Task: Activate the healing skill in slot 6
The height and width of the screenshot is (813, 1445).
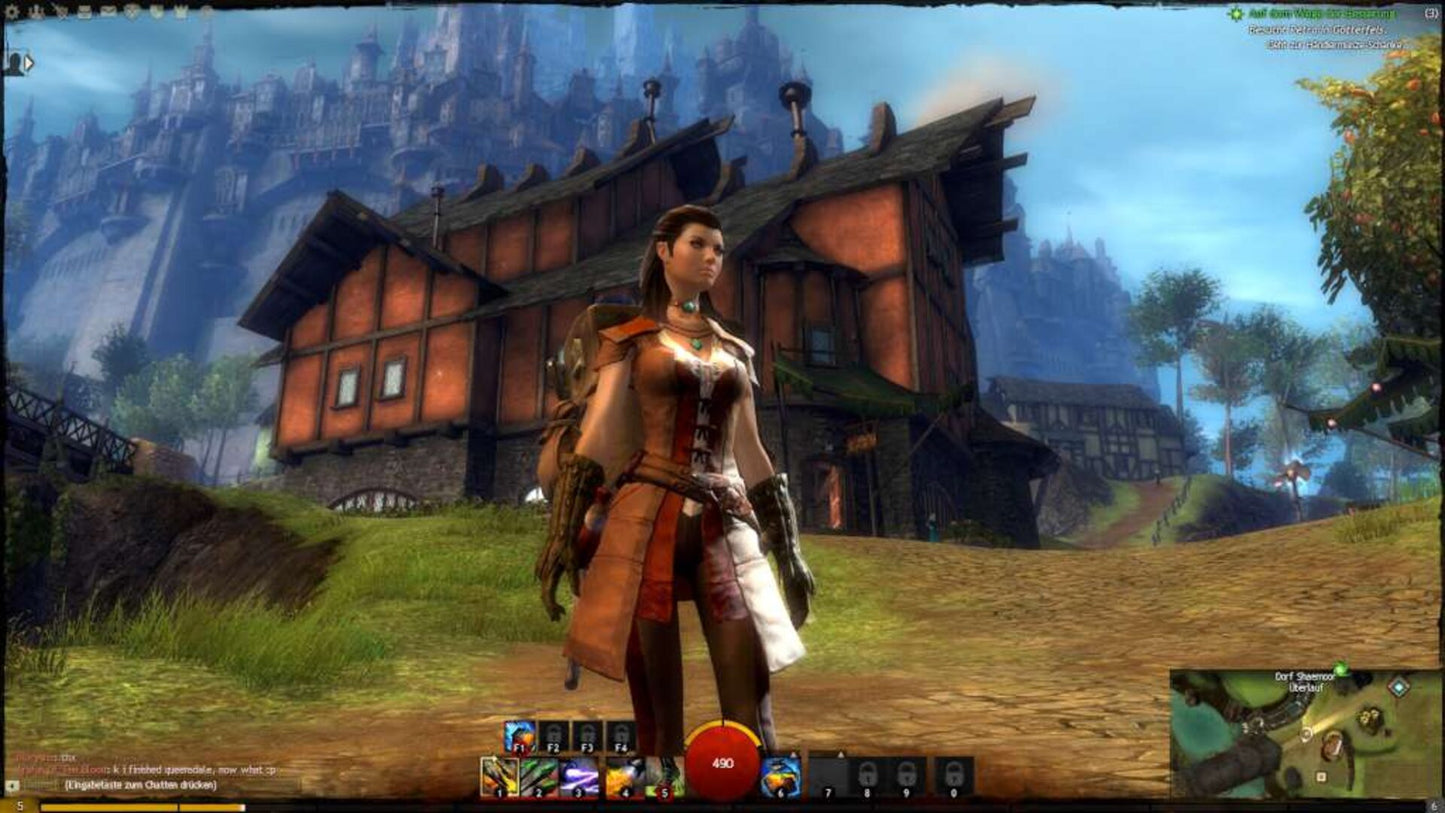Action: point(781,776)
